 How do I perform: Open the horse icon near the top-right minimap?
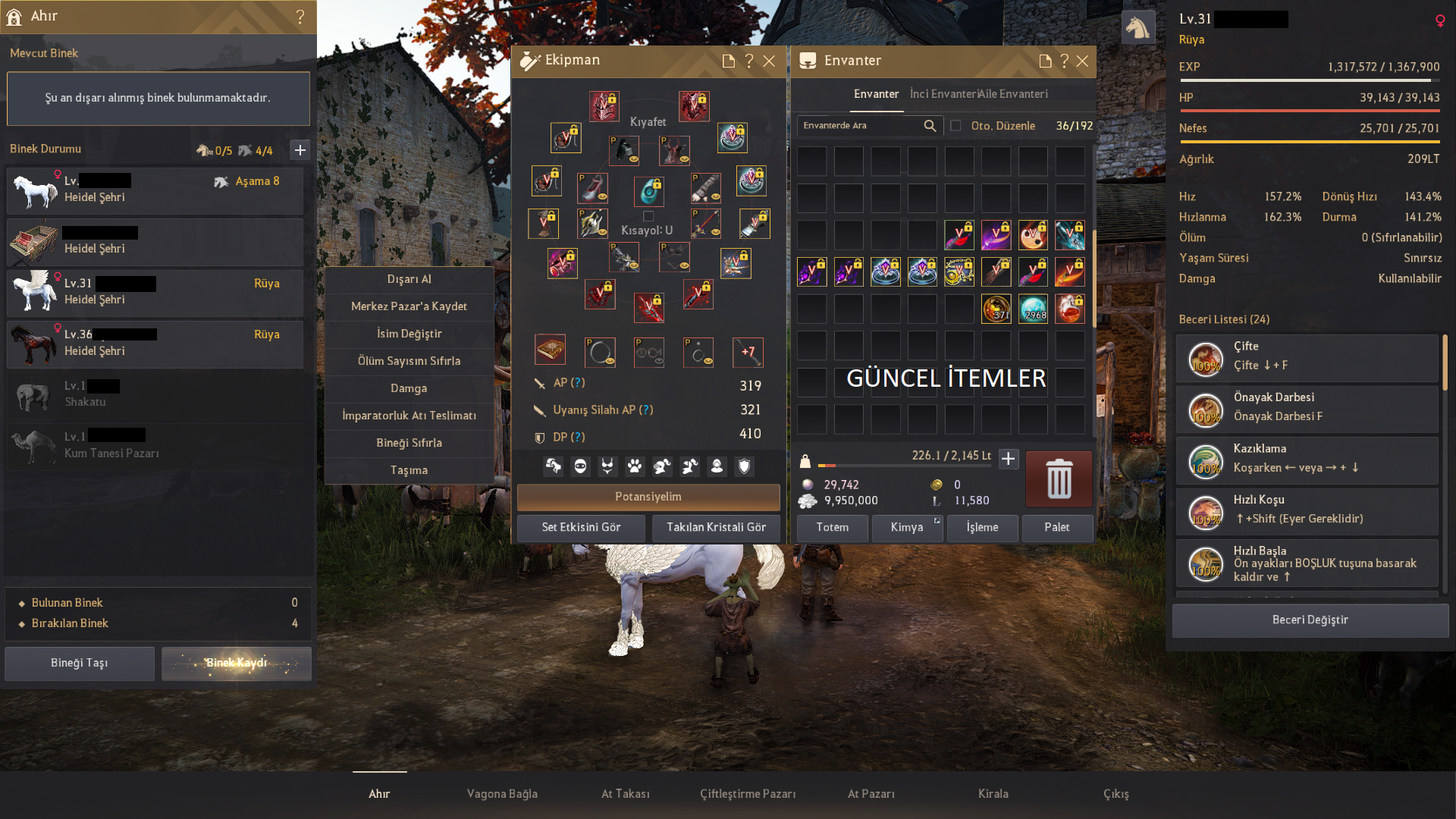(x=1138, y=26)
